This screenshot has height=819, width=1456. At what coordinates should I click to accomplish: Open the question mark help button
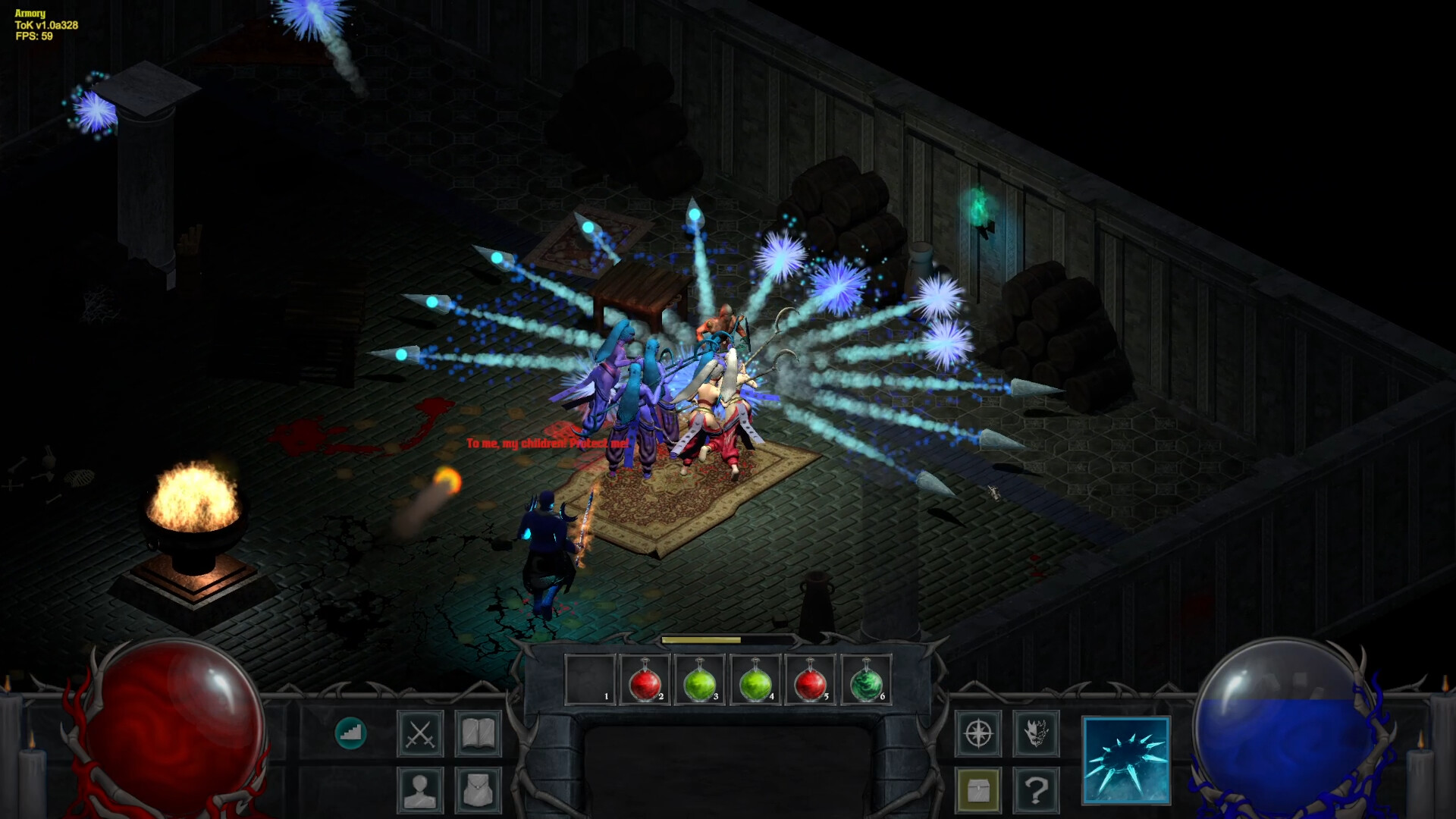pyautogui.click(x=1036, y=790)
